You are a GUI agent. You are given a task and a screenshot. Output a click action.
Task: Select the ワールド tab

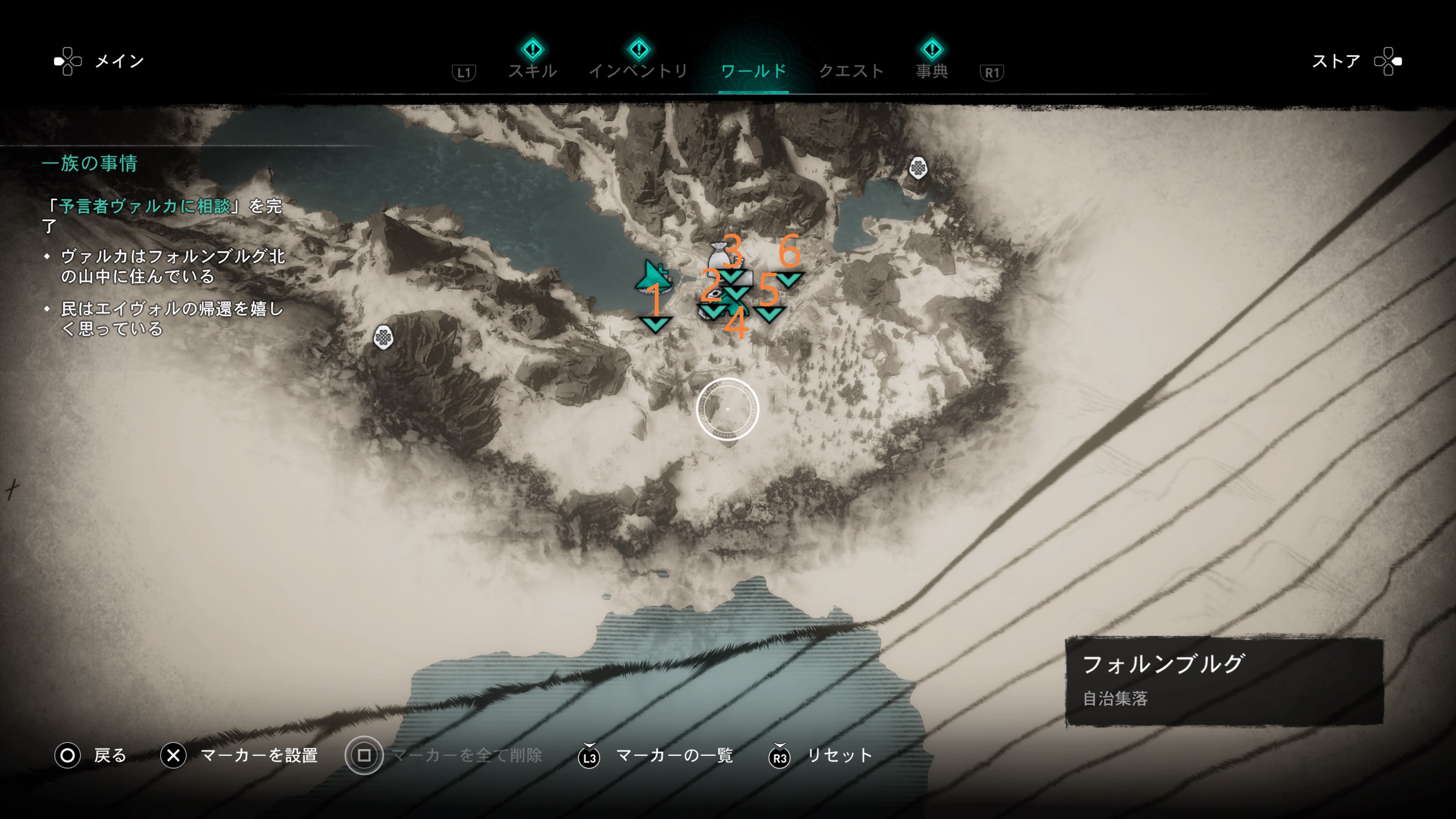753,71
